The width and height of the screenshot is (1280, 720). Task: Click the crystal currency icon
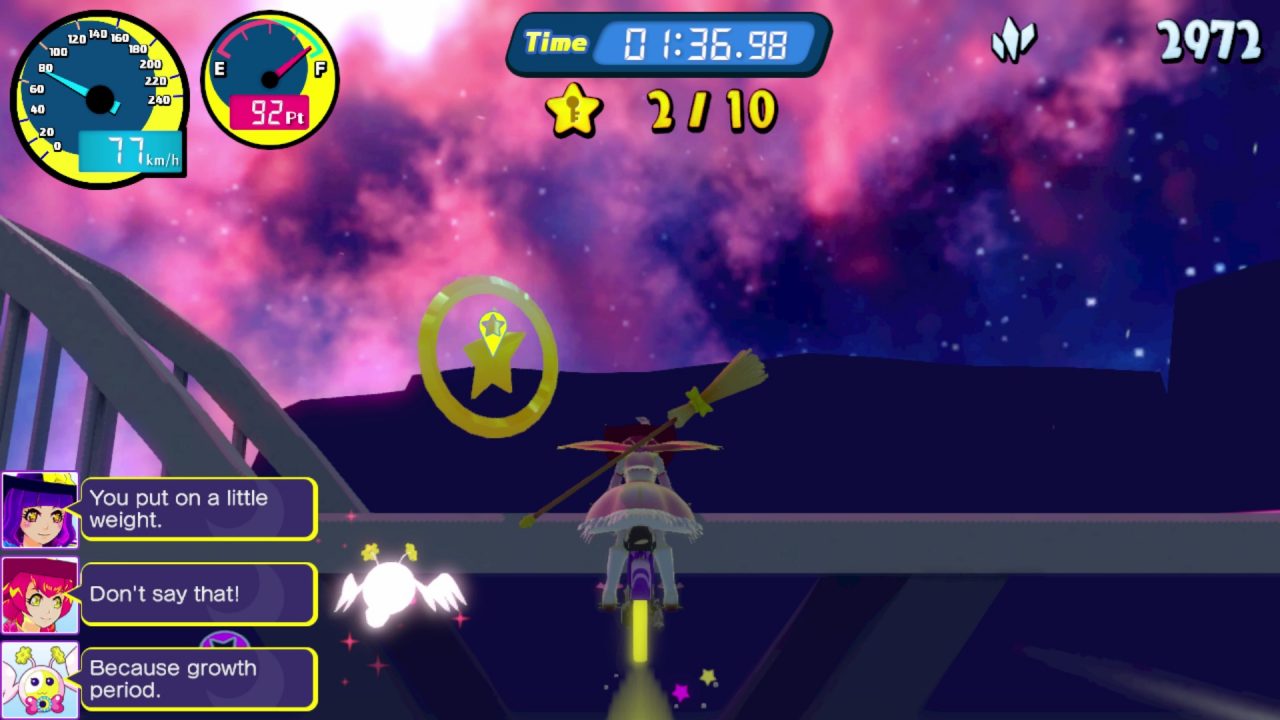tap(1013, 42)
